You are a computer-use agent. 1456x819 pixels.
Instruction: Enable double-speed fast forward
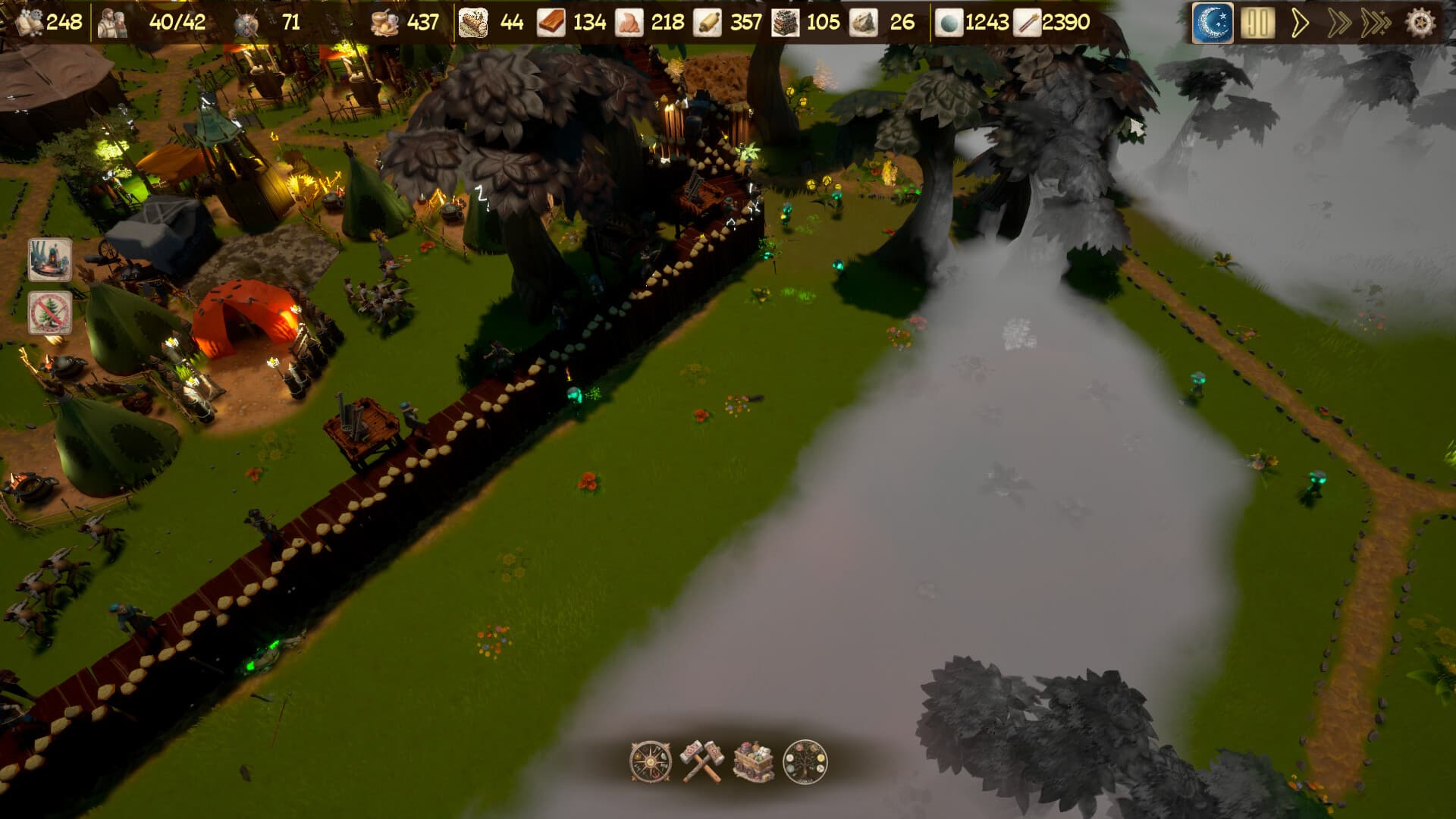[1342, 23]
